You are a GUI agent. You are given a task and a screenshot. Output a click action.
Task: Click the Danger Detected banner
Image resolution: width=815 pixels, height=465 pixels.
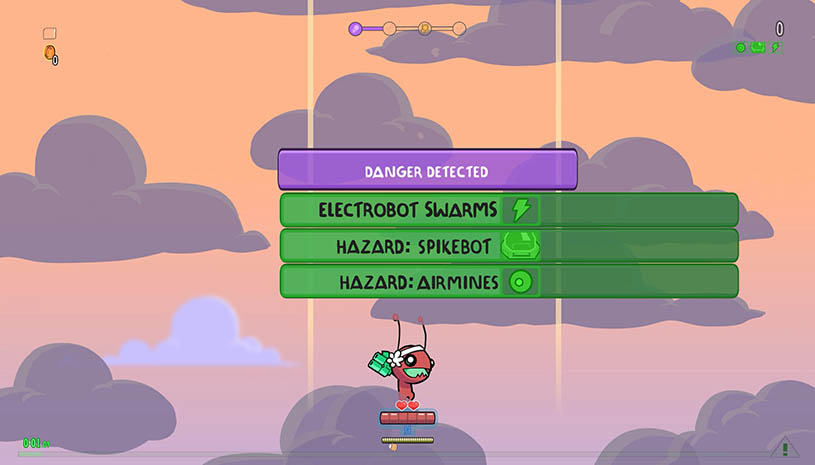pyautogui.click(x=427, y=171)
